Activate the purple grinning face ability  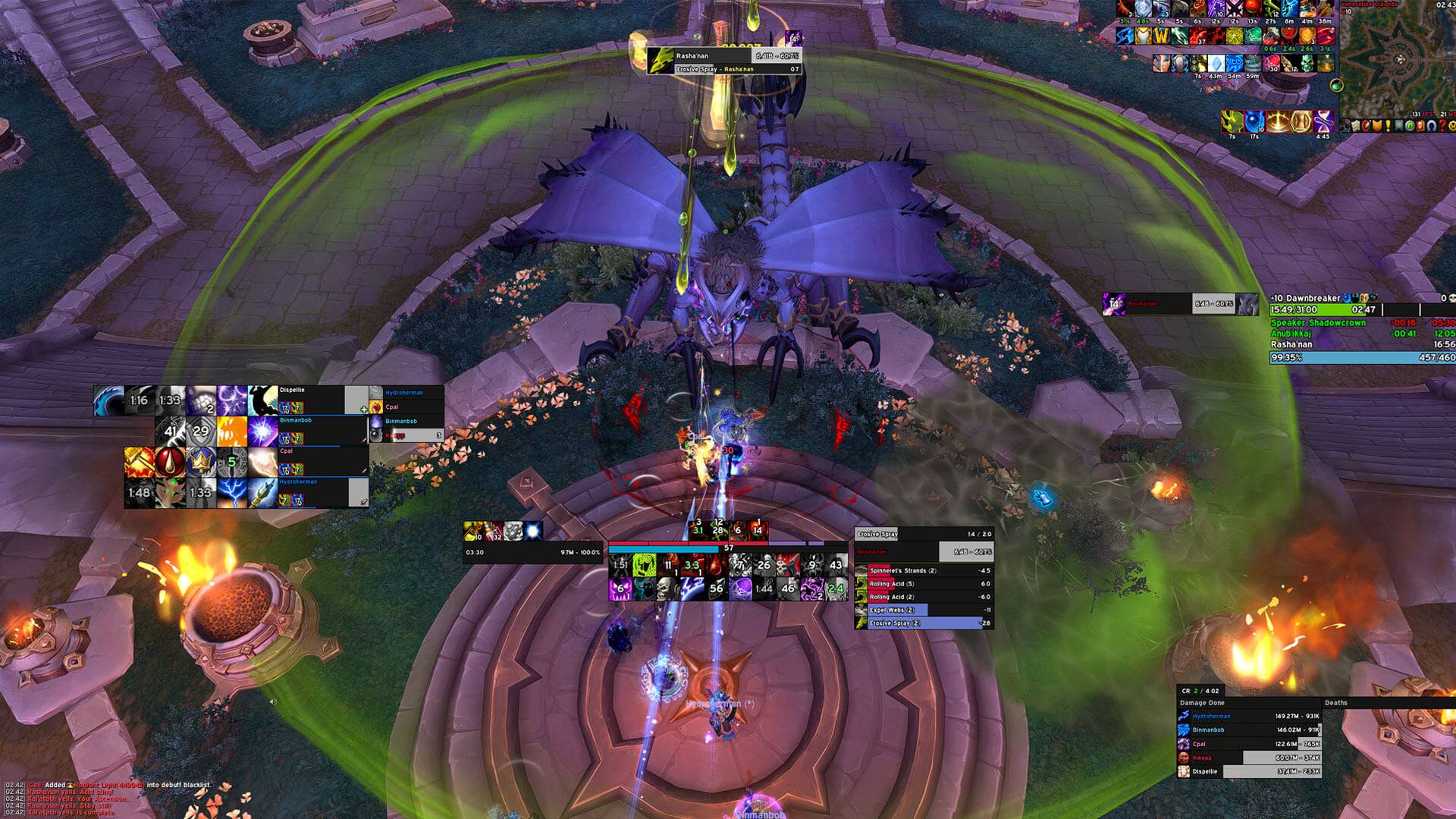[620, 588]
